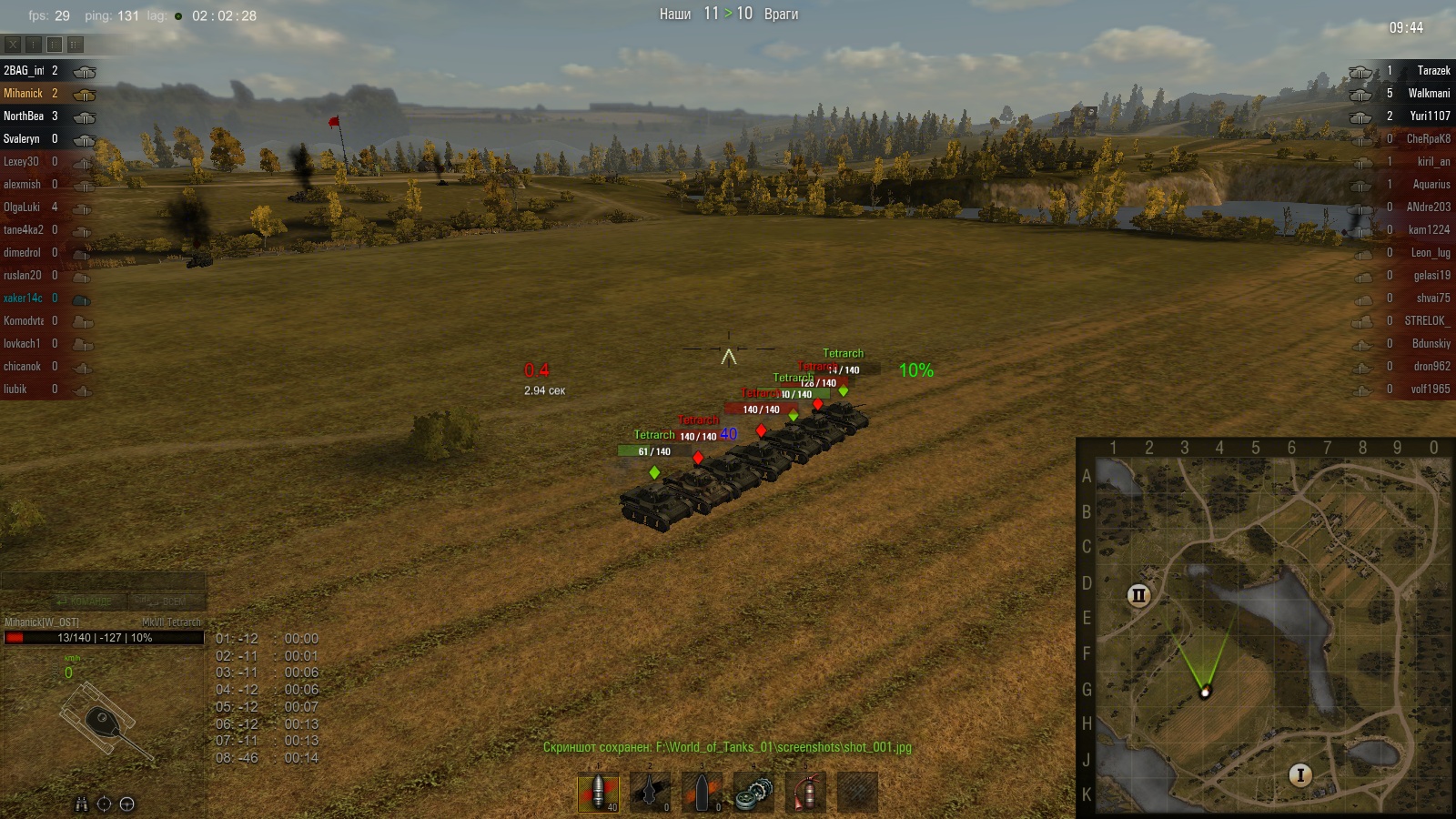Select player NorthBea in the team list
This screenshot has width=1456, height=819.
pyautogui.click(x=24, y=116)
